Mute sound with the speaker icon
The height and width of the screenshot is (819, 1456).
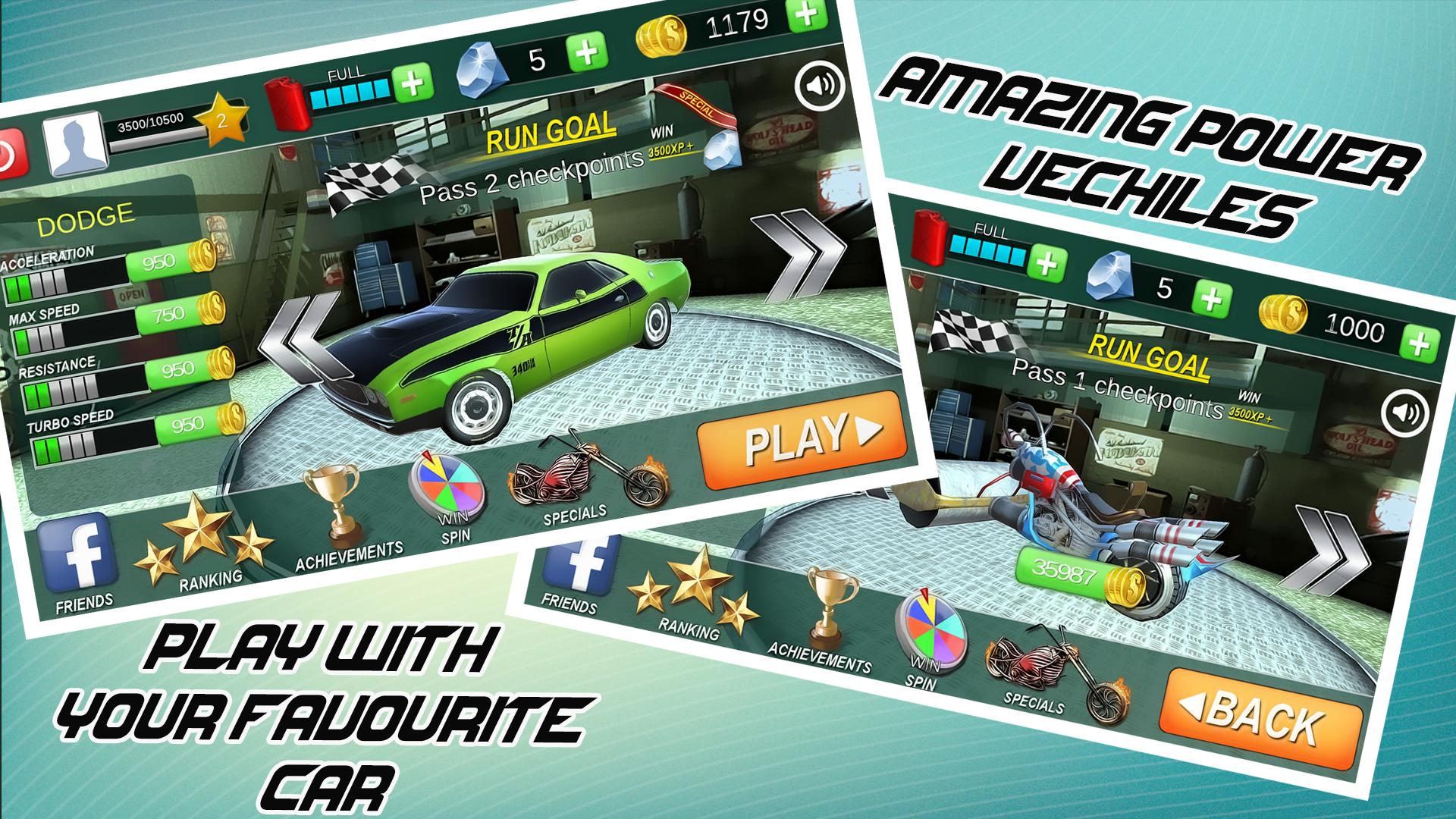819,86
